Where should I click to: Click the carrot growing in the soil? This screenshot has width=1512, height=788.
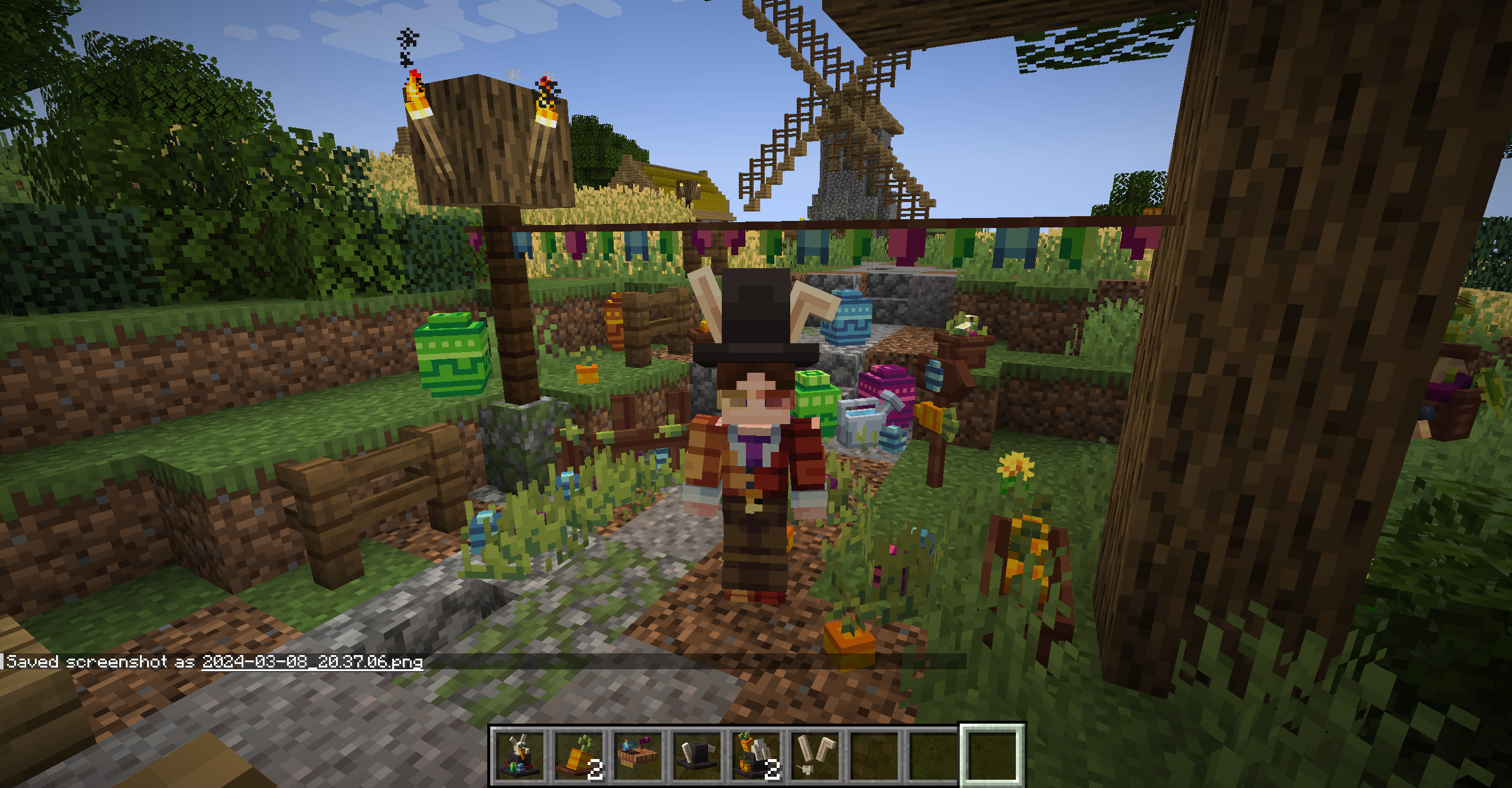tap(849, 636)
